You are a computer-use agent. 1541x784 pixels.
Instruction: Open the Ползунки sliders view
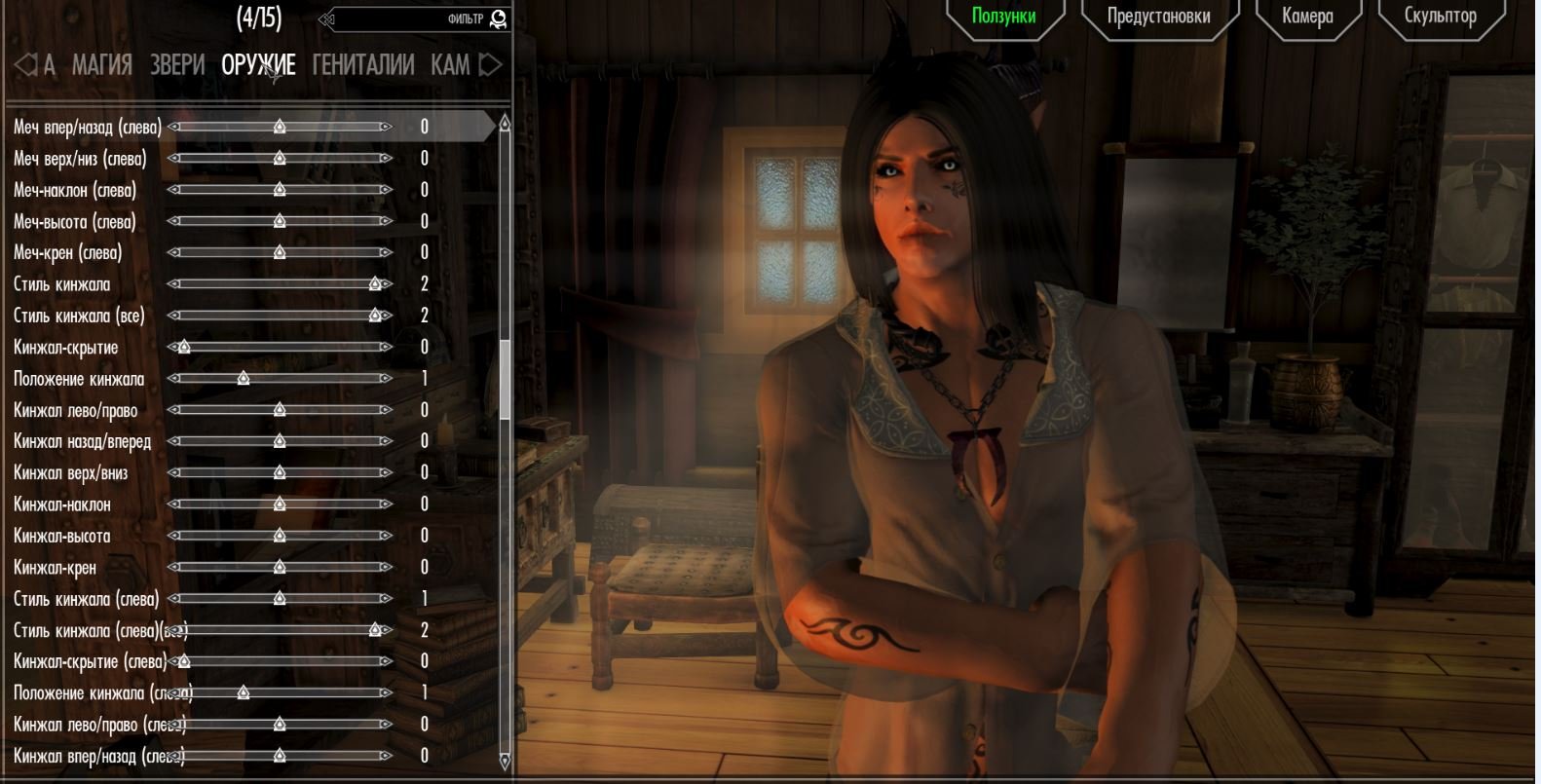(1003, 17)
